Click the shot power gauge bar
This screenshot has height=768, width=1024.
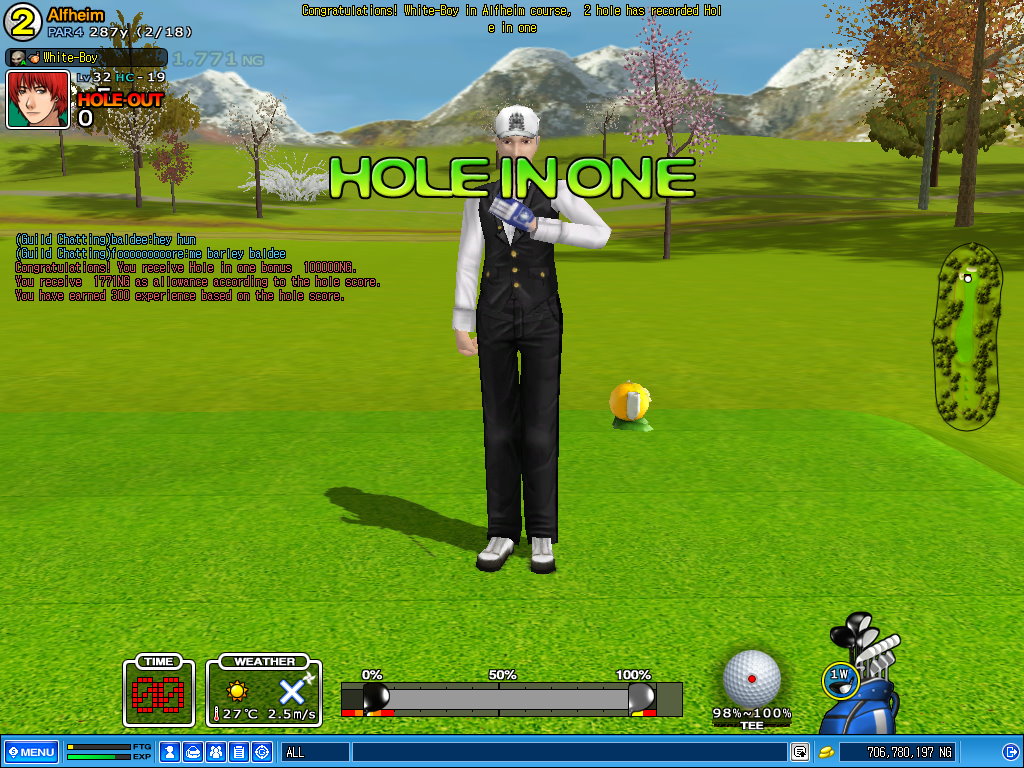[x=510, y=698]
